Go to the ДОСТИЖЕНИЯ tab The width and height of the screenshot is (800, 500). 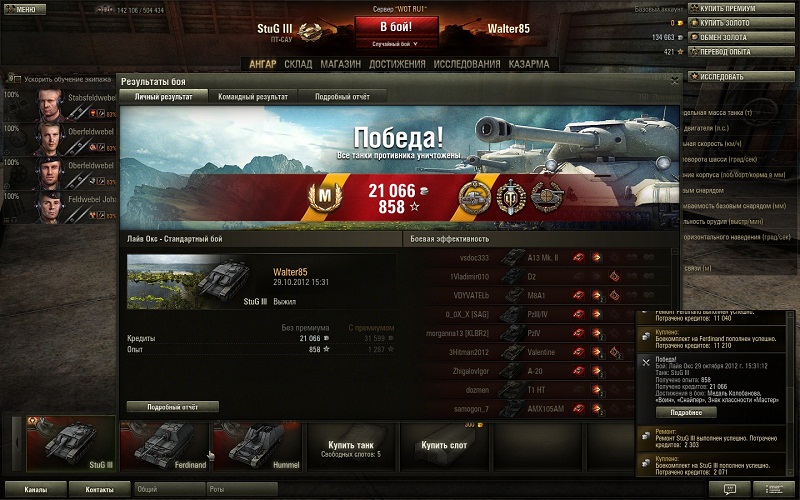397,64
